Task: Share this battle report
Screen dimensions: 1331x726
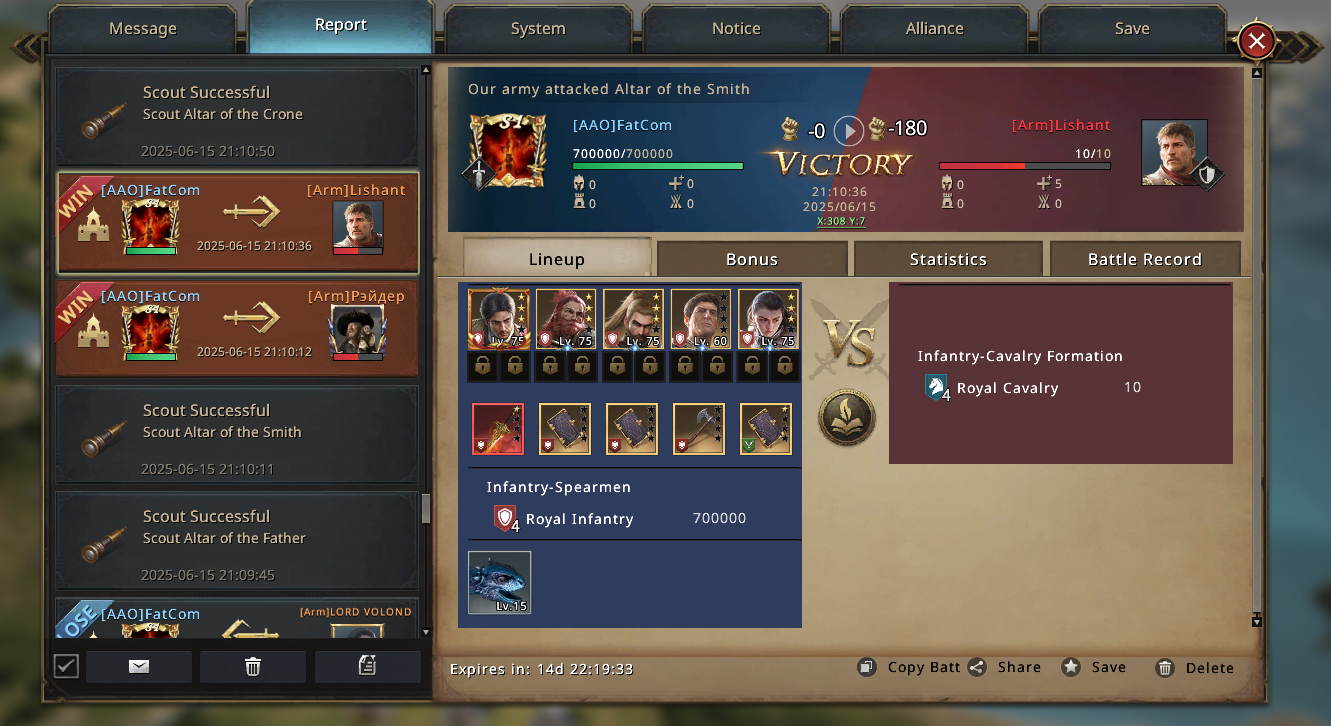Action: tap(1005, 668)
